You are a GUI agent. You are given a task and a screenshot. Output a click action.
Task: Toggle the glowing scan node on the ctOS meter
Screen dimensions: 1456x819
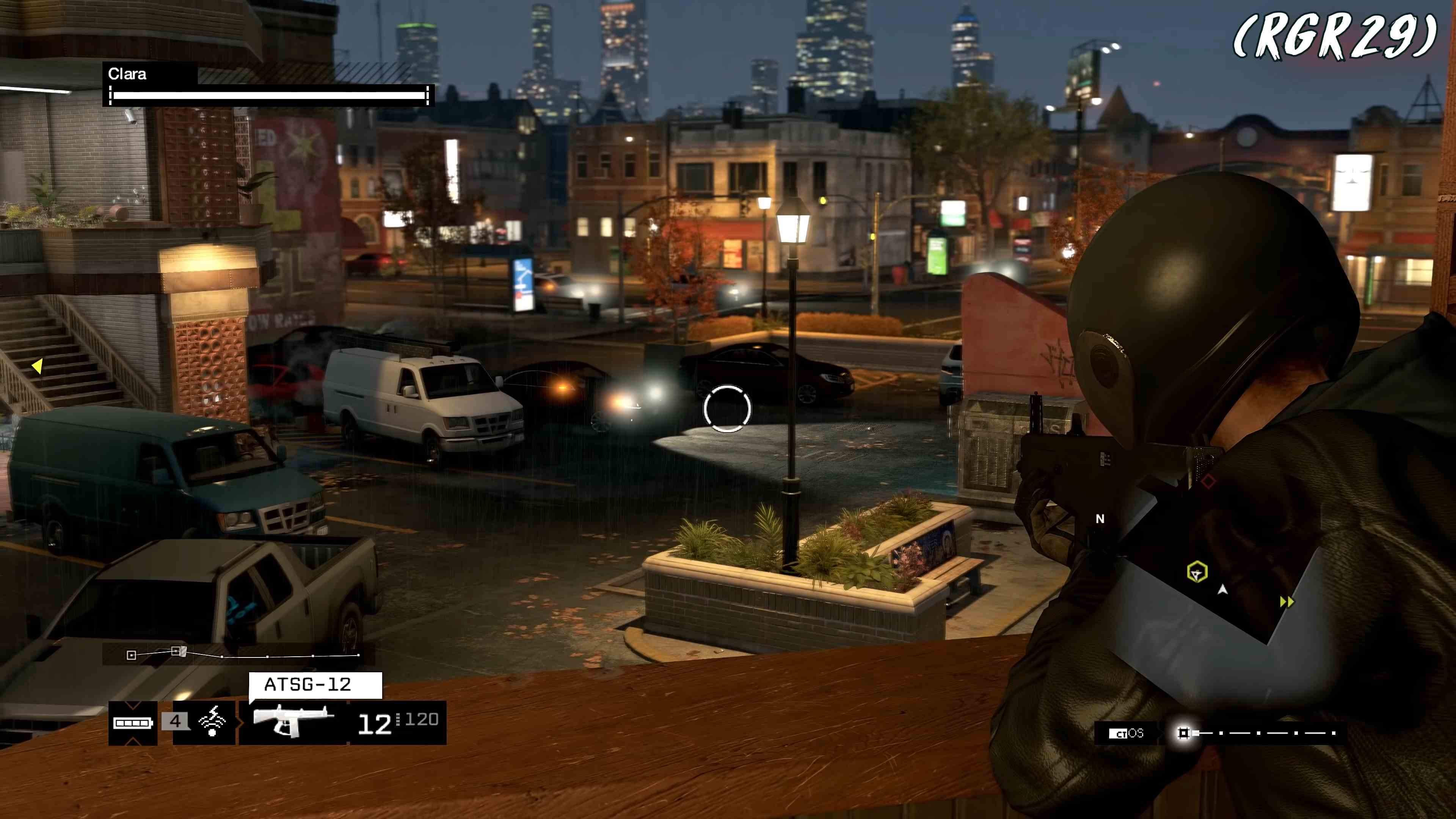coord(1184,733)
